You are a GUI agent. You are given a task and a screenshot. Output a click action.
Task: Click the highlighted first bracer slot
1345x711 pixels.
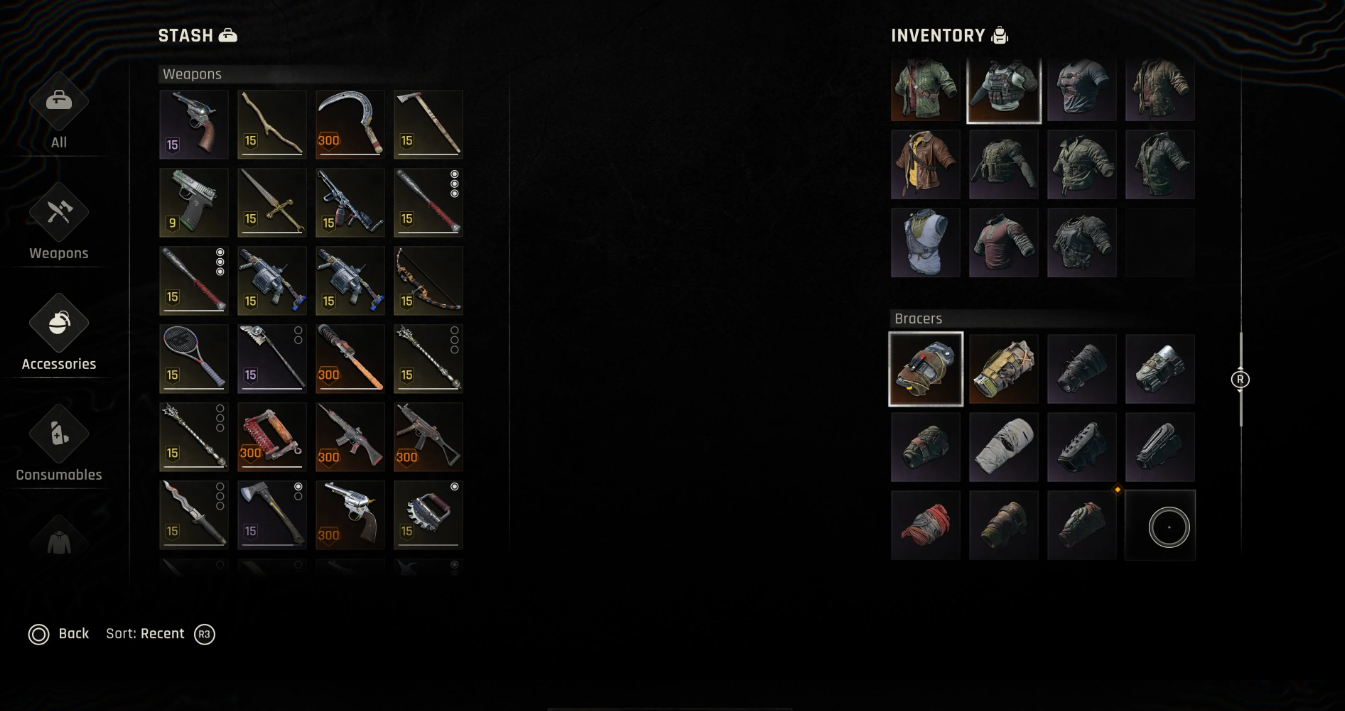tap(926, 369)
